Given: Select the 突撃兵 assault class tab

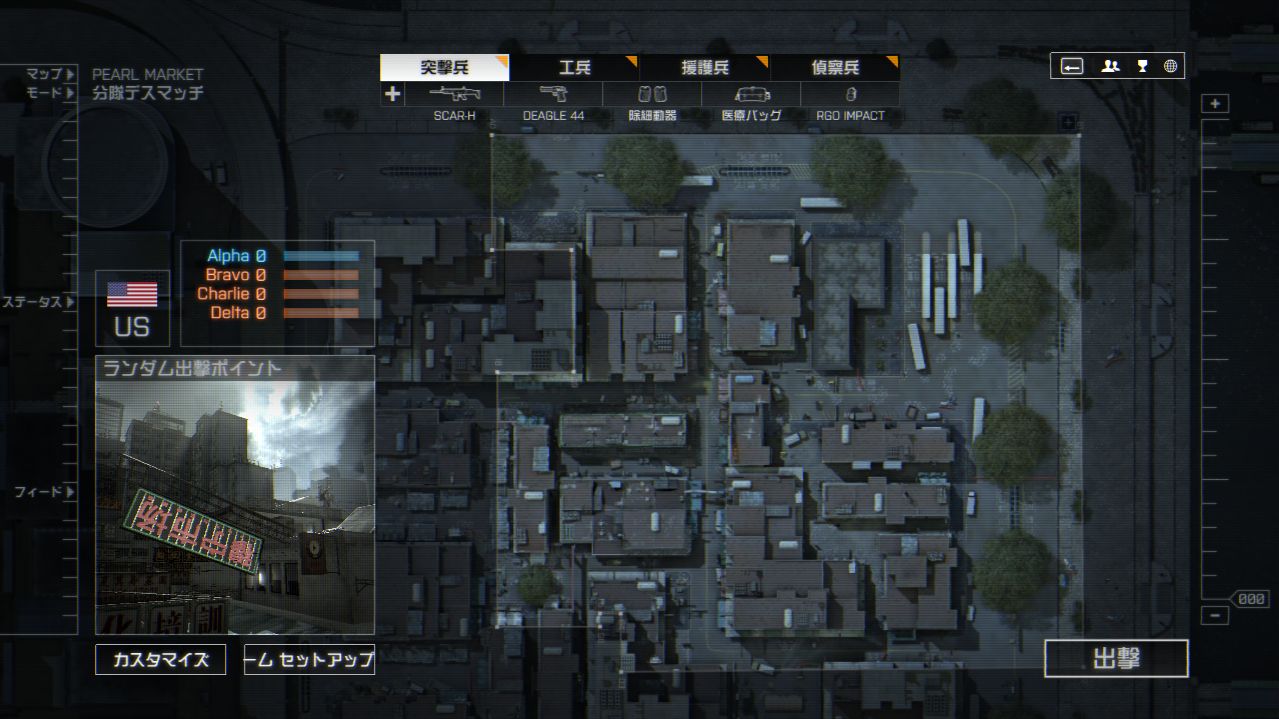Looking at the screenshot, I should 444,68.
